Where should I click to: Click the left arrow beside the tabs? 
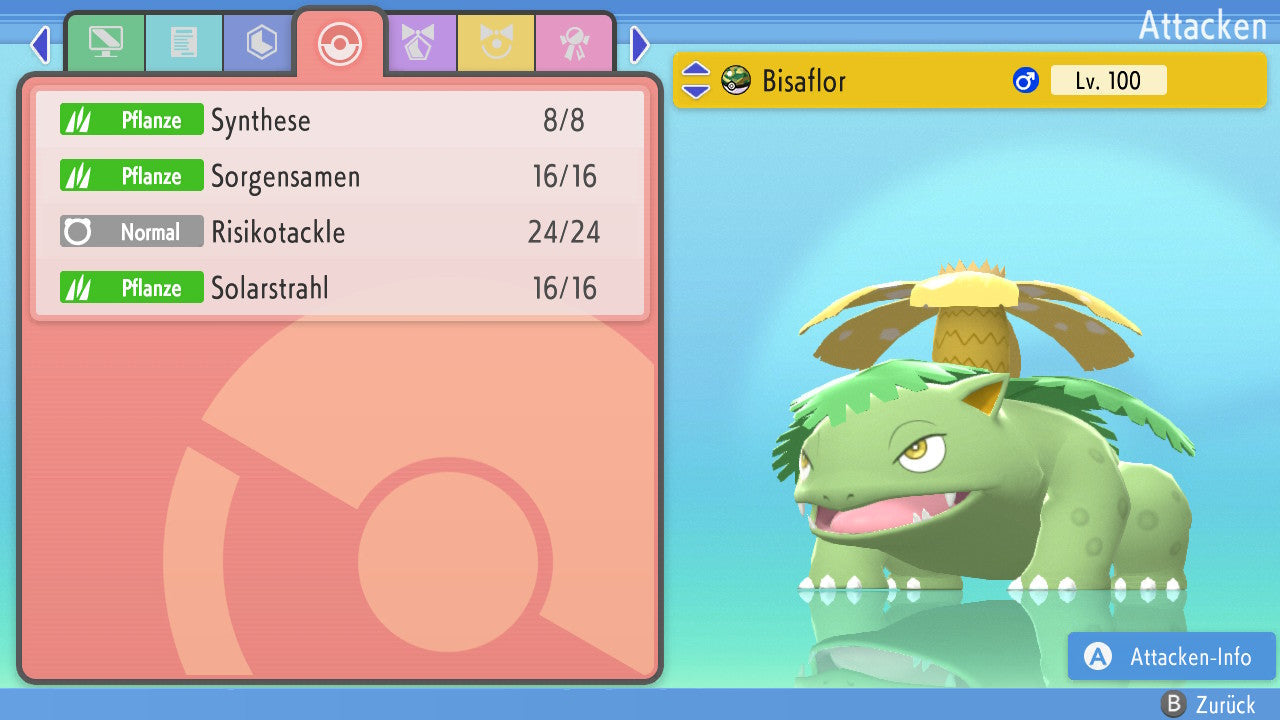click(x=40, y=44)
